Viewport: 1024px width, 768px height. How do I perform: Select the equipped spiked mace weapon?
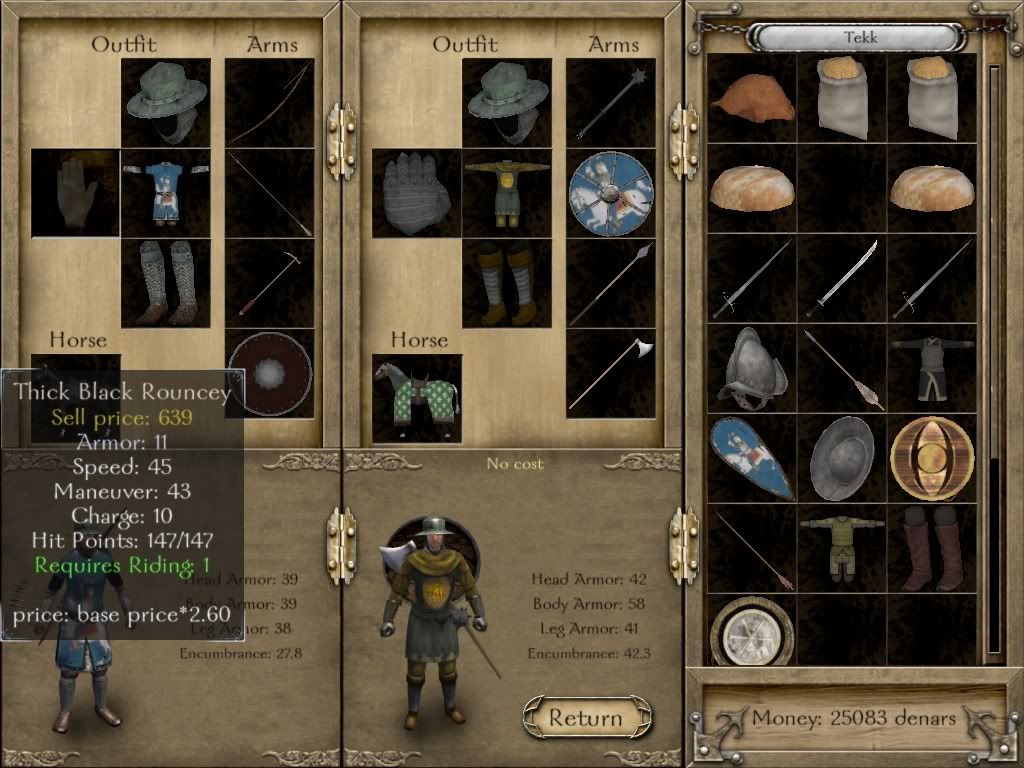(610, 103)
